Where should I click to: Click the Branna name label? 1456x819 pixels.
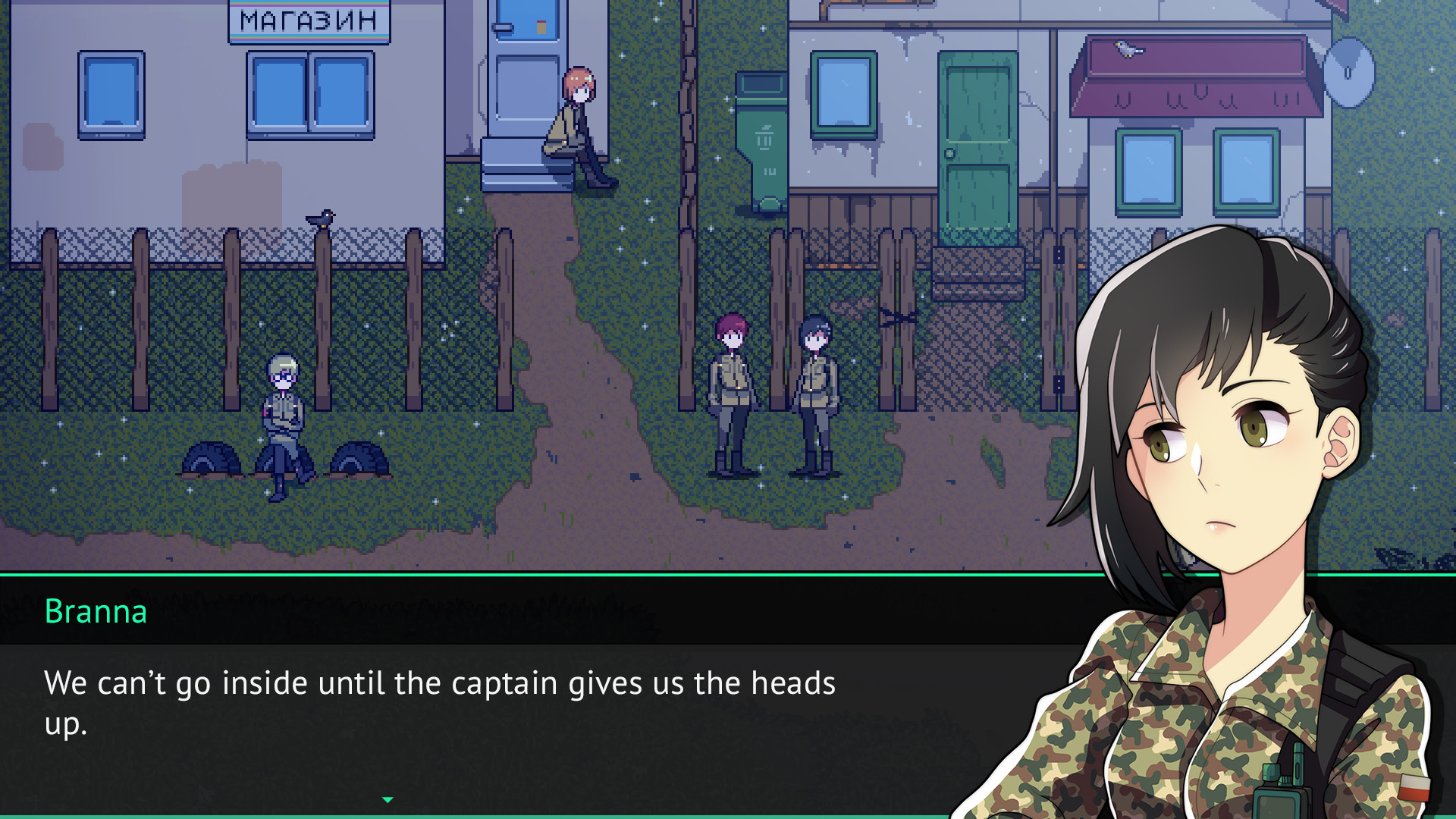(96, 613)
